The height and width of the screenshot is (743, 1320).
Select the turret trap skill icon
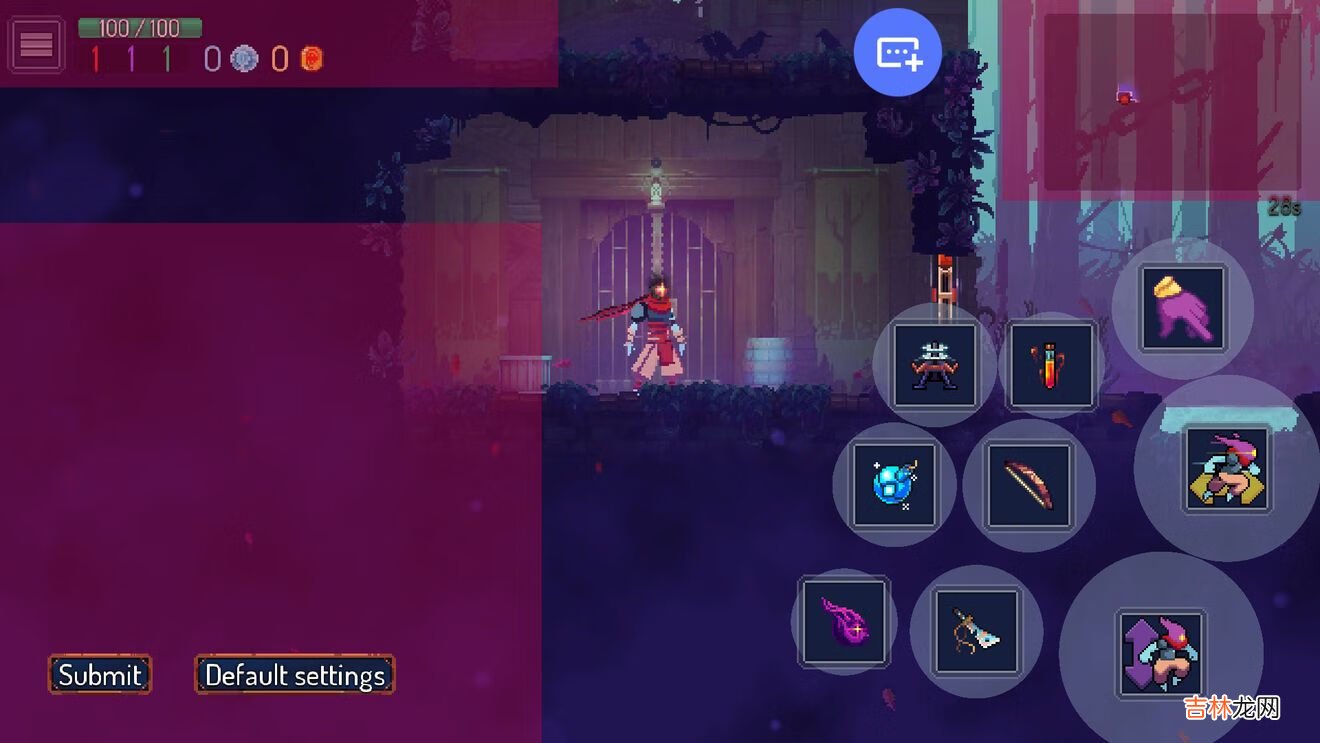click(x=935, y=365)
